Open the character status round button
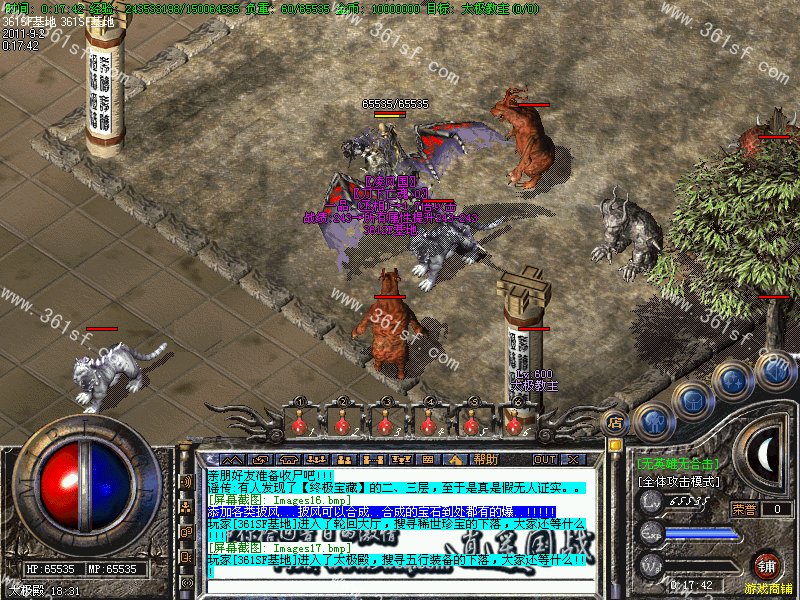800x600 pixels. pyautogui.click(x=652, y=422)
